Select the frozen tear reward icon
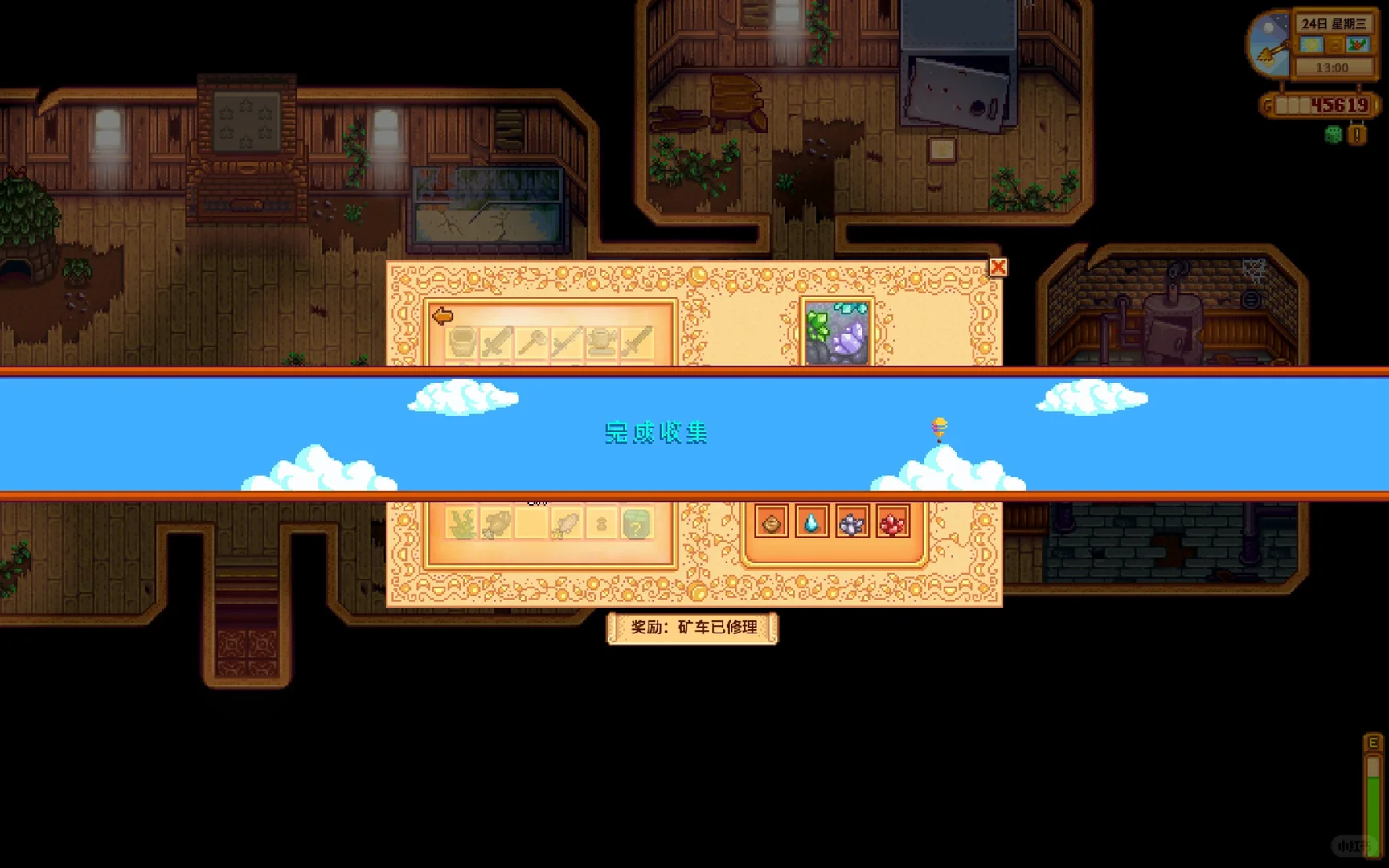1389x868 pixels. [811, 525]
